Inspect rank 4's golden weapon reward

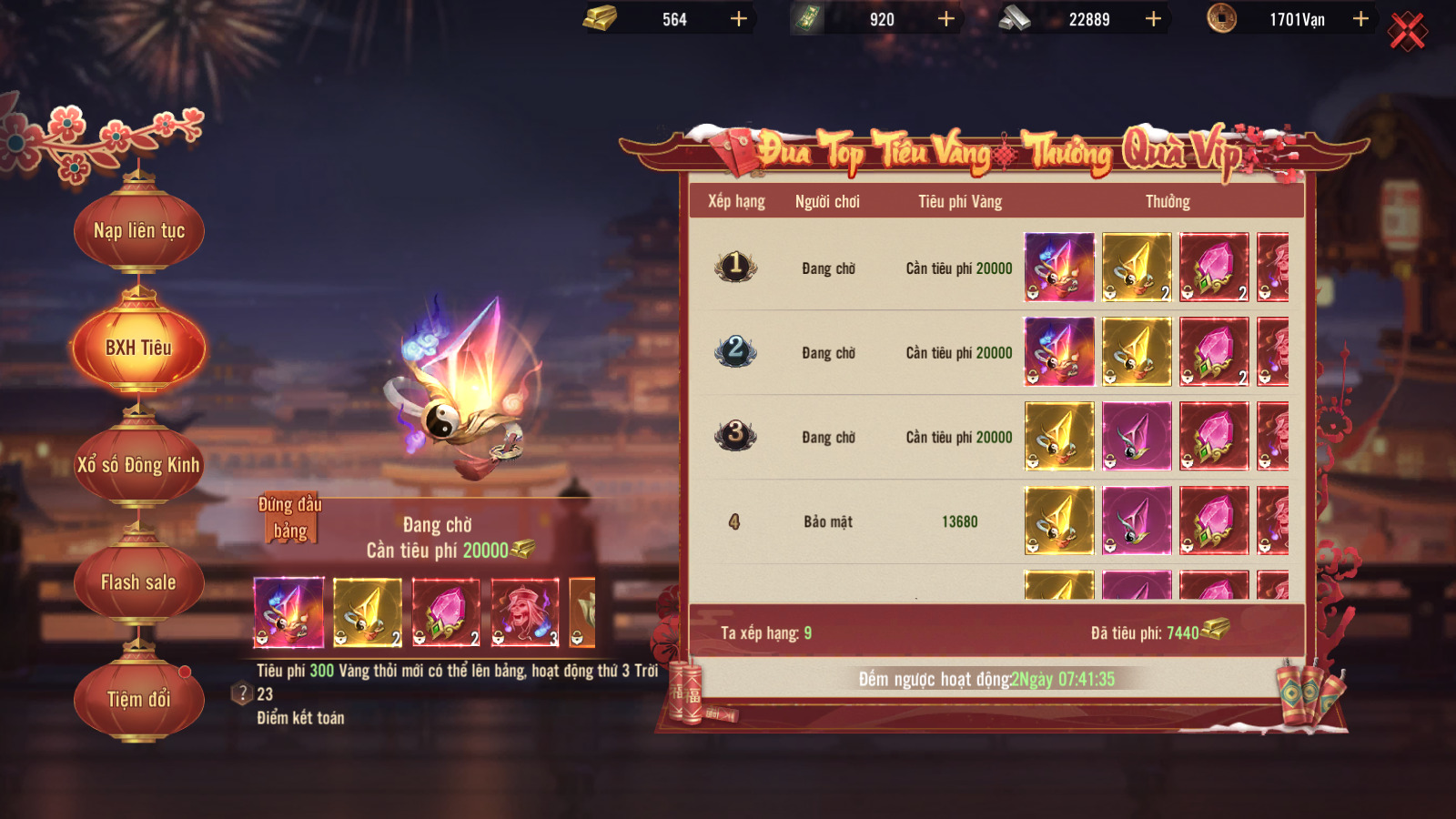point(1059,521)
